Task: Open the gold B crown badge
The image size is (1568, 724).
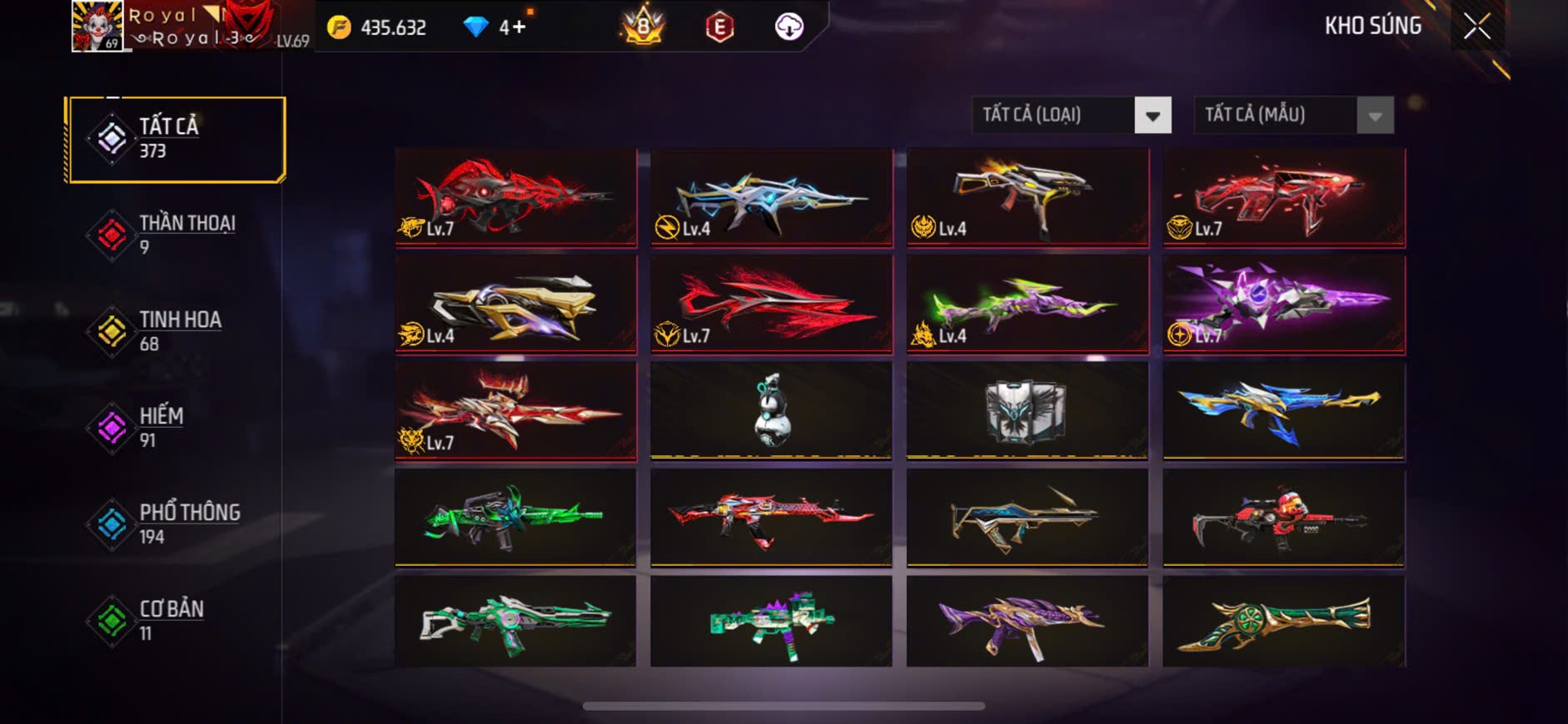Action: 643,27
